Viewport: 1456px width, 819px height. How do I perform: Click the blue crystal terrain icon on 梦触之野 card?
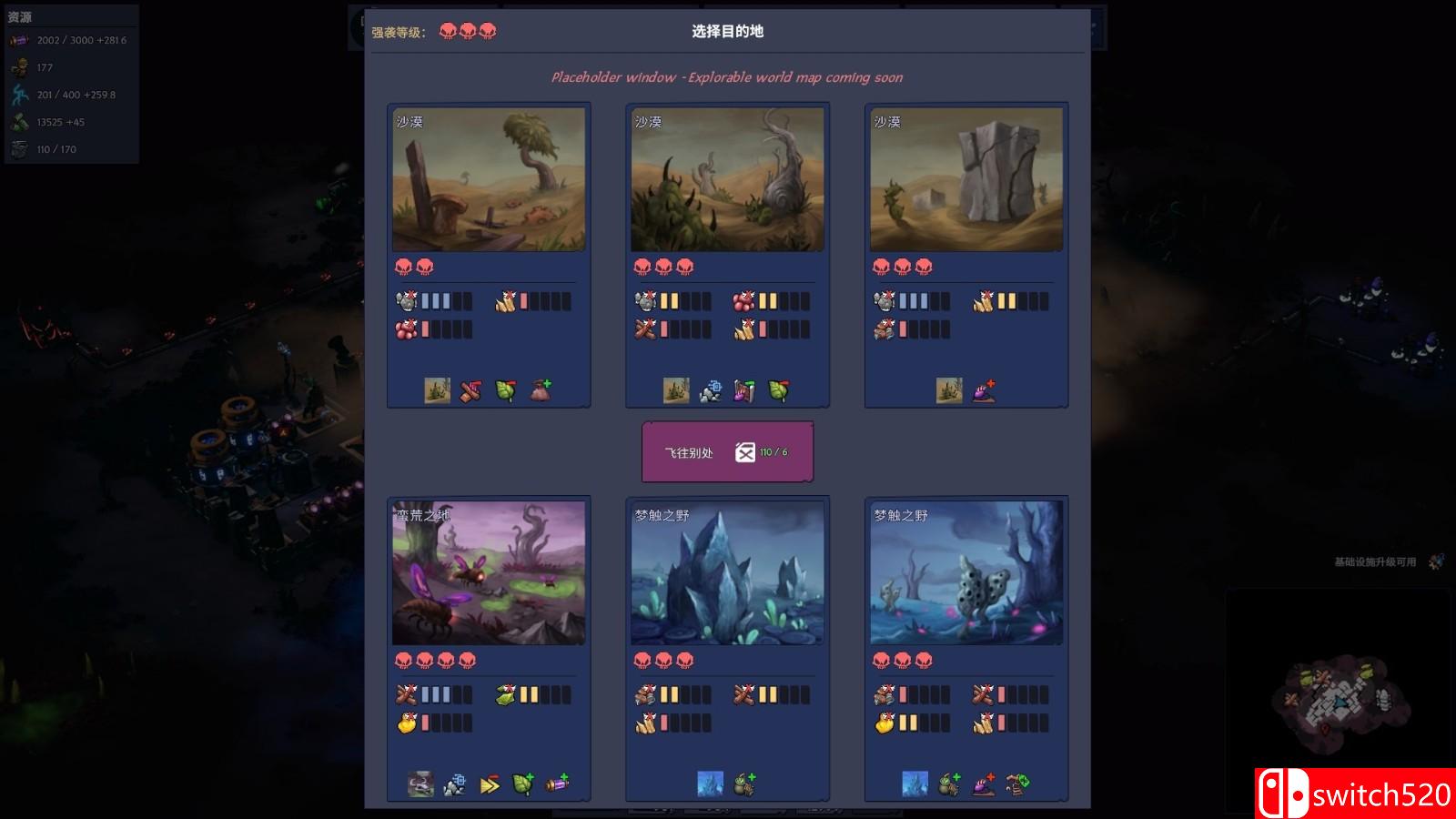[710, 783]
